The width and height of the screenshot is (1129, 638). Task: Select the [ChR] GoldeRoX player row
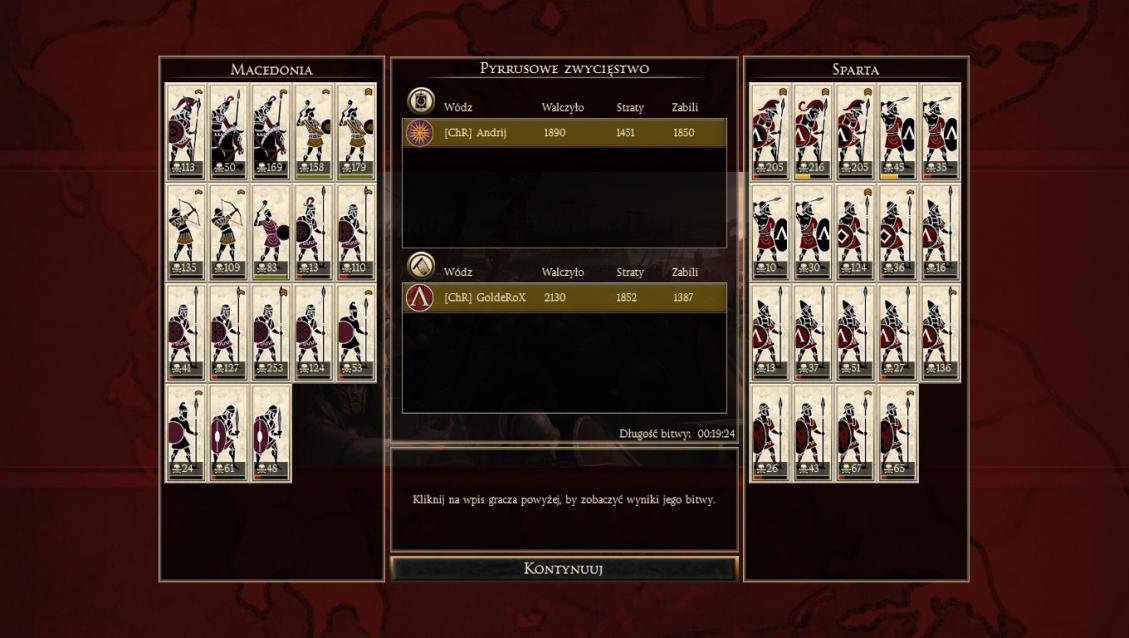(564, 297)
